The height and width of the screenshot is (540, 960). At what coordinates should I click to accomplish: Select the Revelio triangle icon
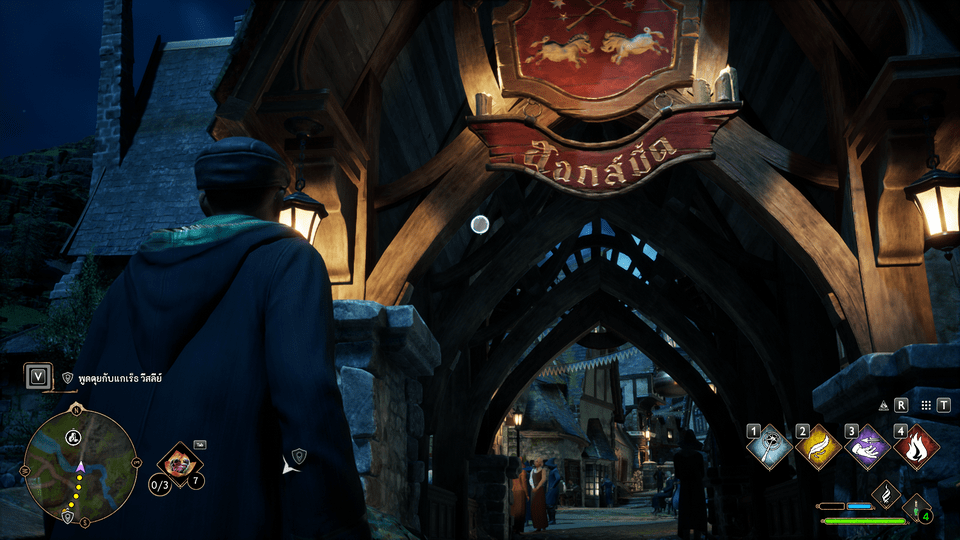click(884, 406)
